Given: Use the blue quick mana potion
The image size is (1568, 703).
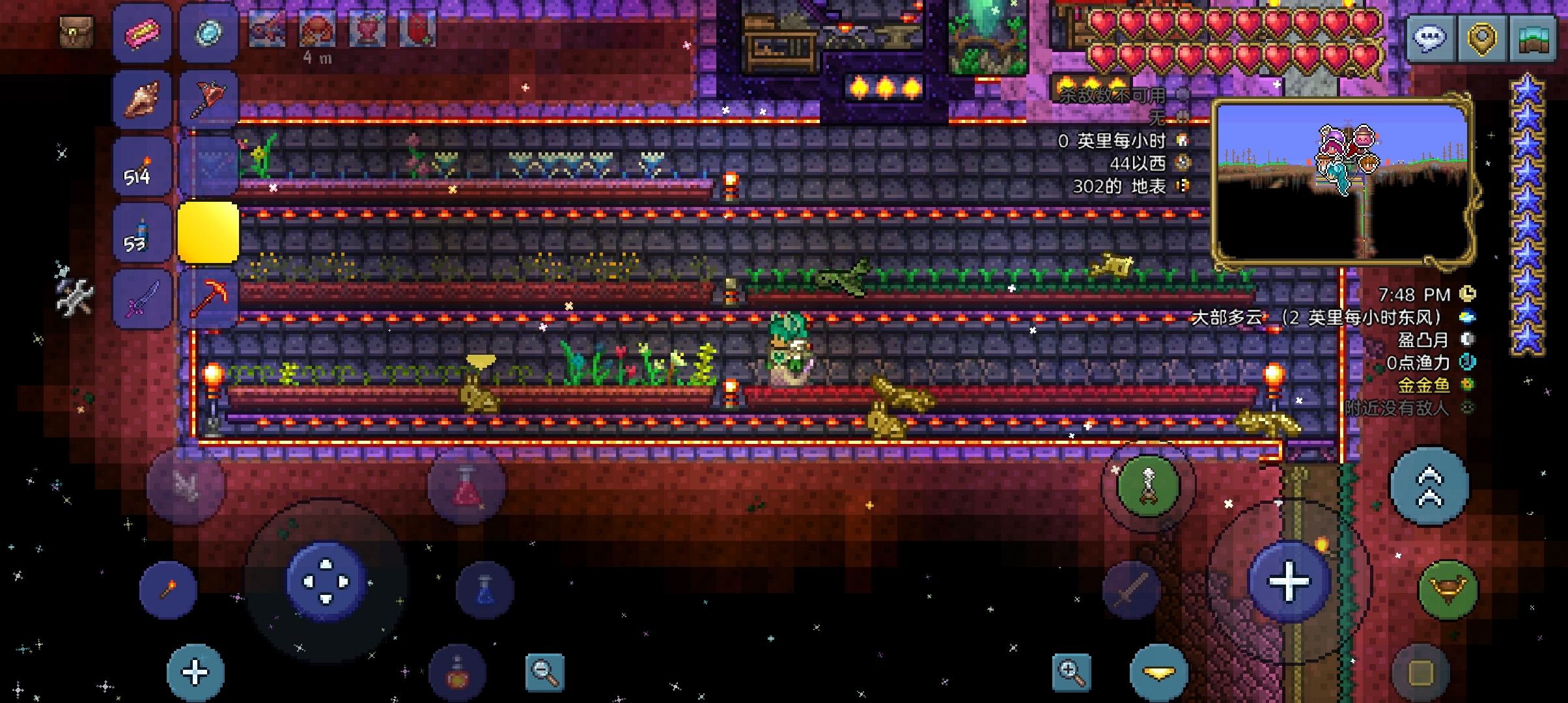Looking at the screenshot, I should (x=485, y=590).
